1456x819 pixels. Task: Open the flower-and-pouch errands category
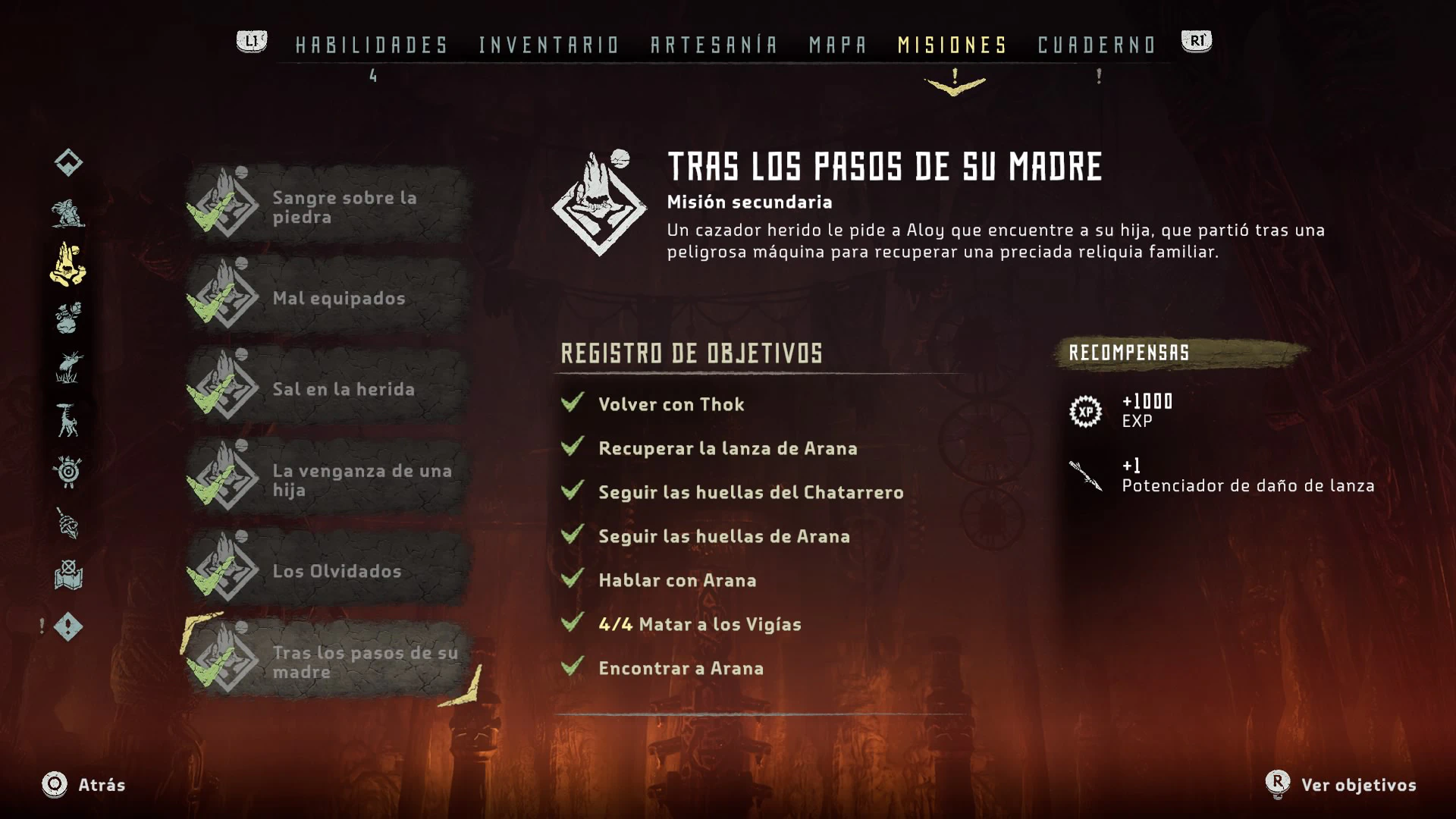click(x=68, y=318)
